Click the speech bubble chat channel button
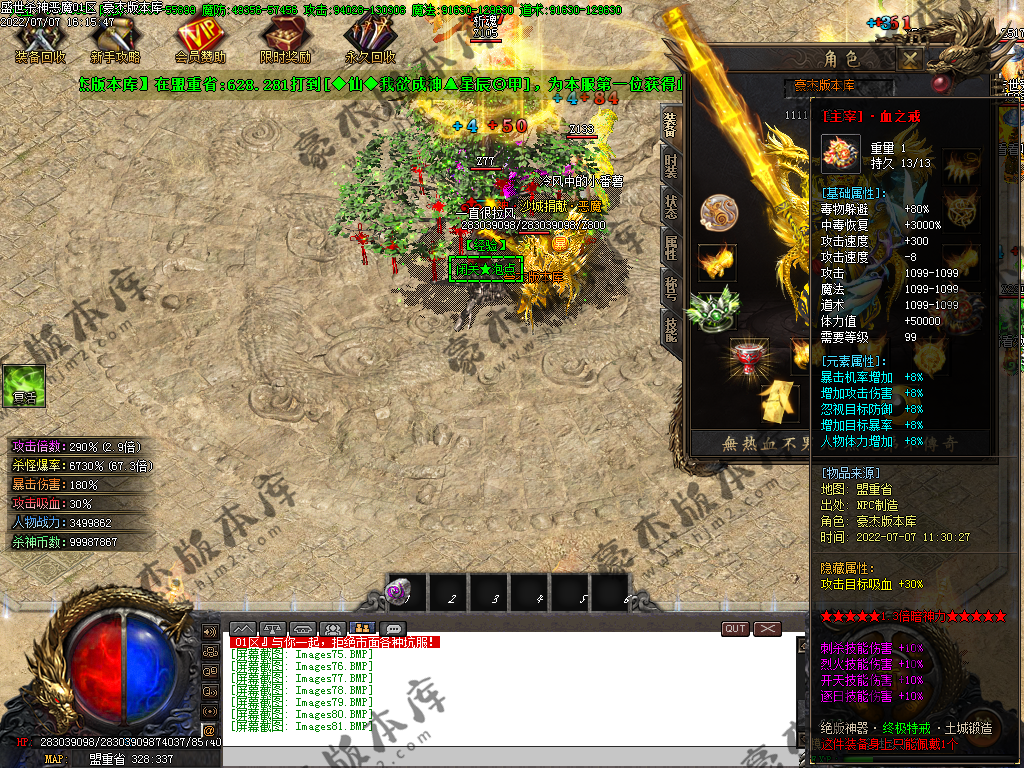This screenshot has width=1024, height=768. point(393,629)
